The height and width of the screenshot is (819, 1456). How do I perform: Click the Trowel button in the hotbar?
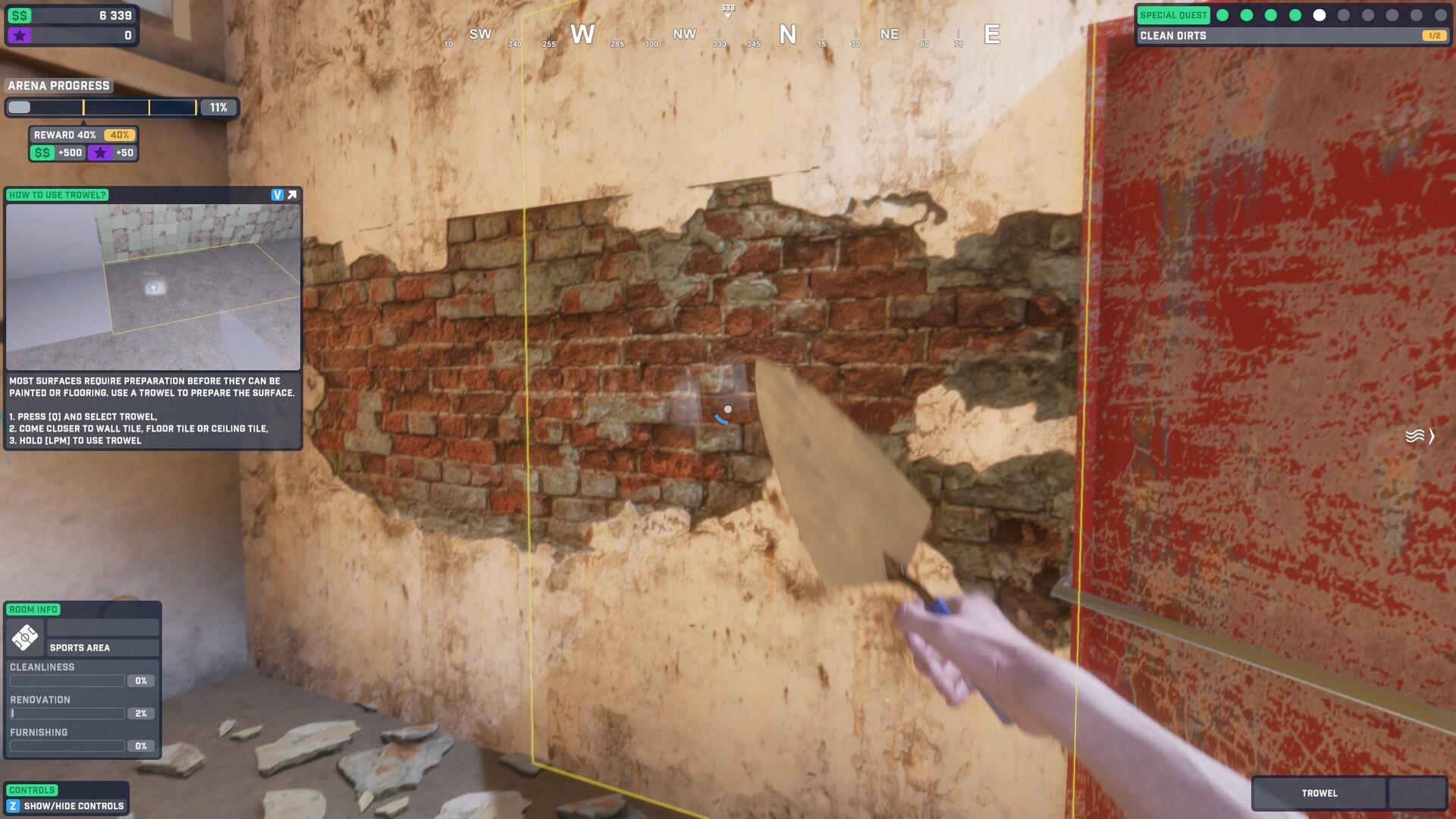(x=1319, y=793)
